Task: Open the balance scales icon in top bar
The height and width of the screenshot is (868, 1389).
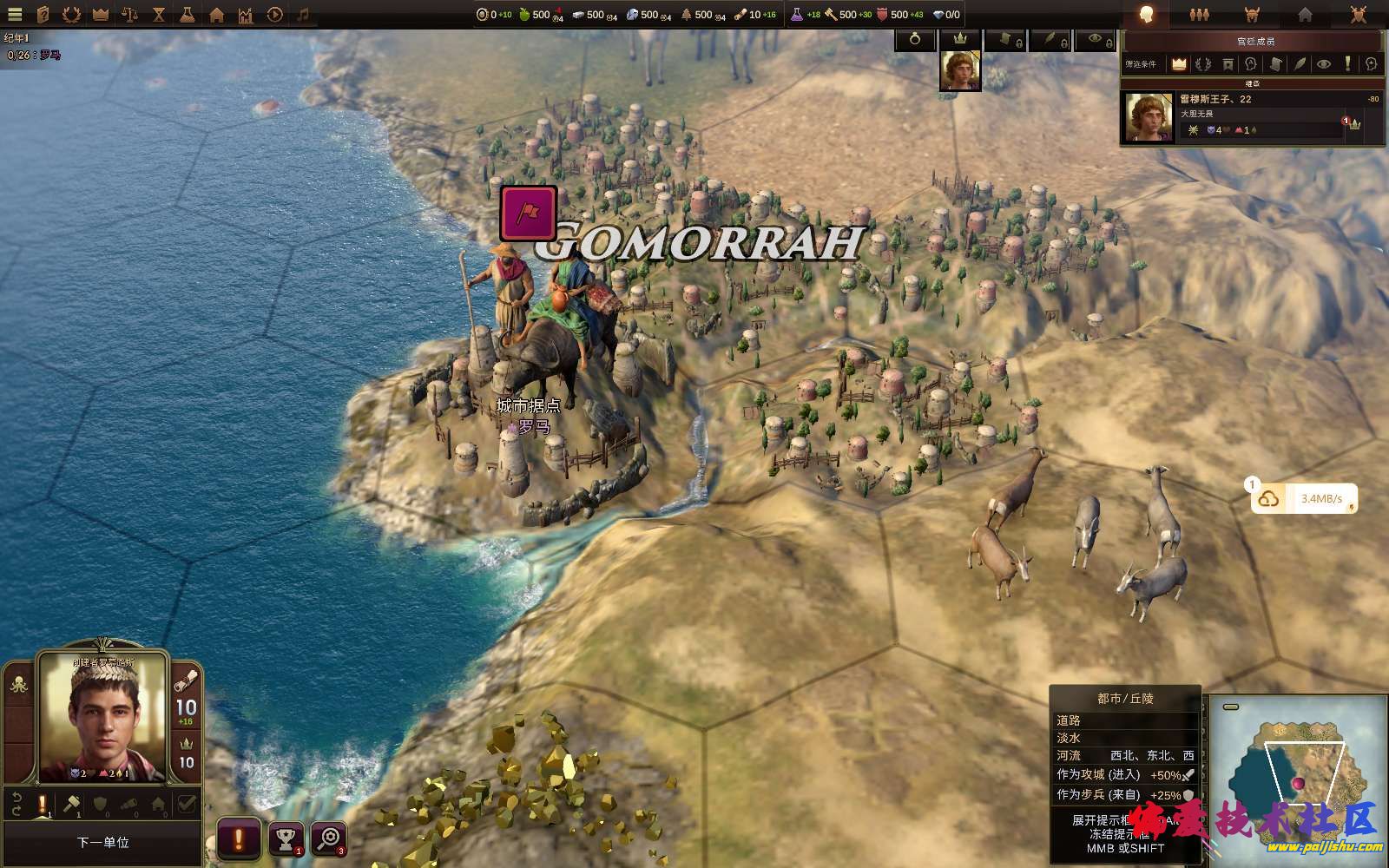Action: pos(129,14)
